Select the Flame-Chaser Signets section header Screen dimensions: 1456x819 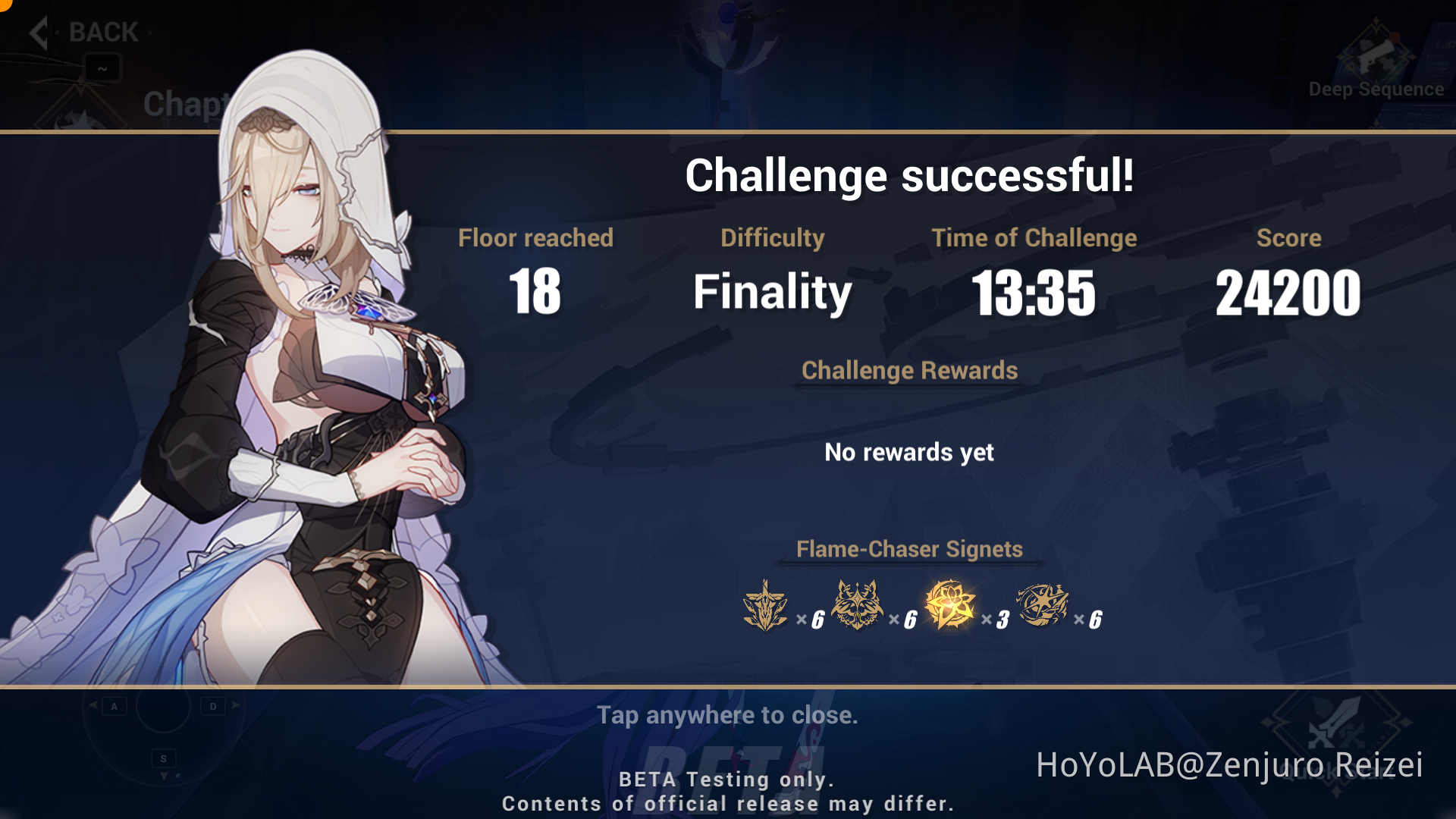[x=908, y=549]
